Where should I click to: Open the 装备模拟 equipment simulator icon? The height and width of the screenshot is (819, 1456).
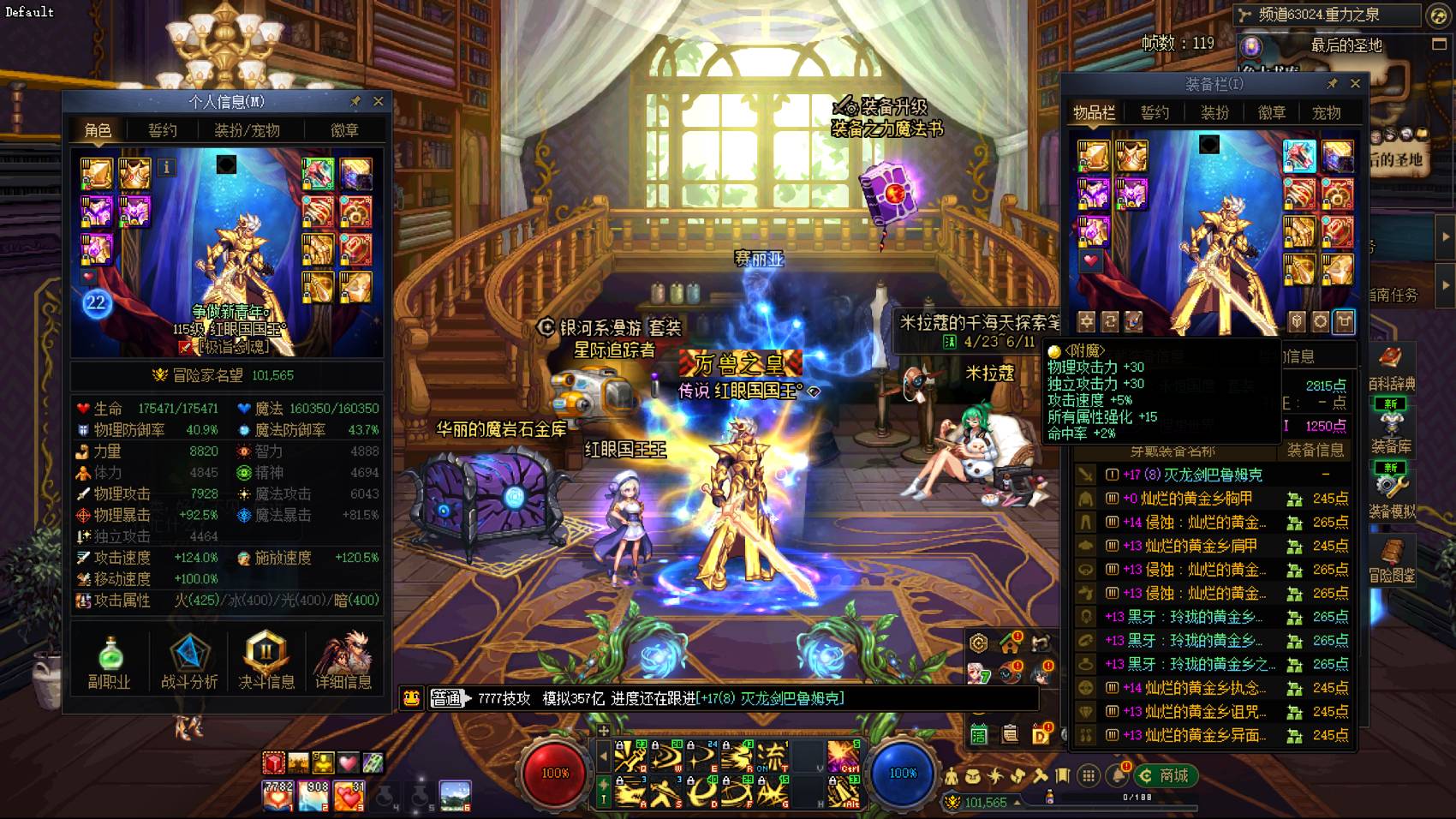1391,495
